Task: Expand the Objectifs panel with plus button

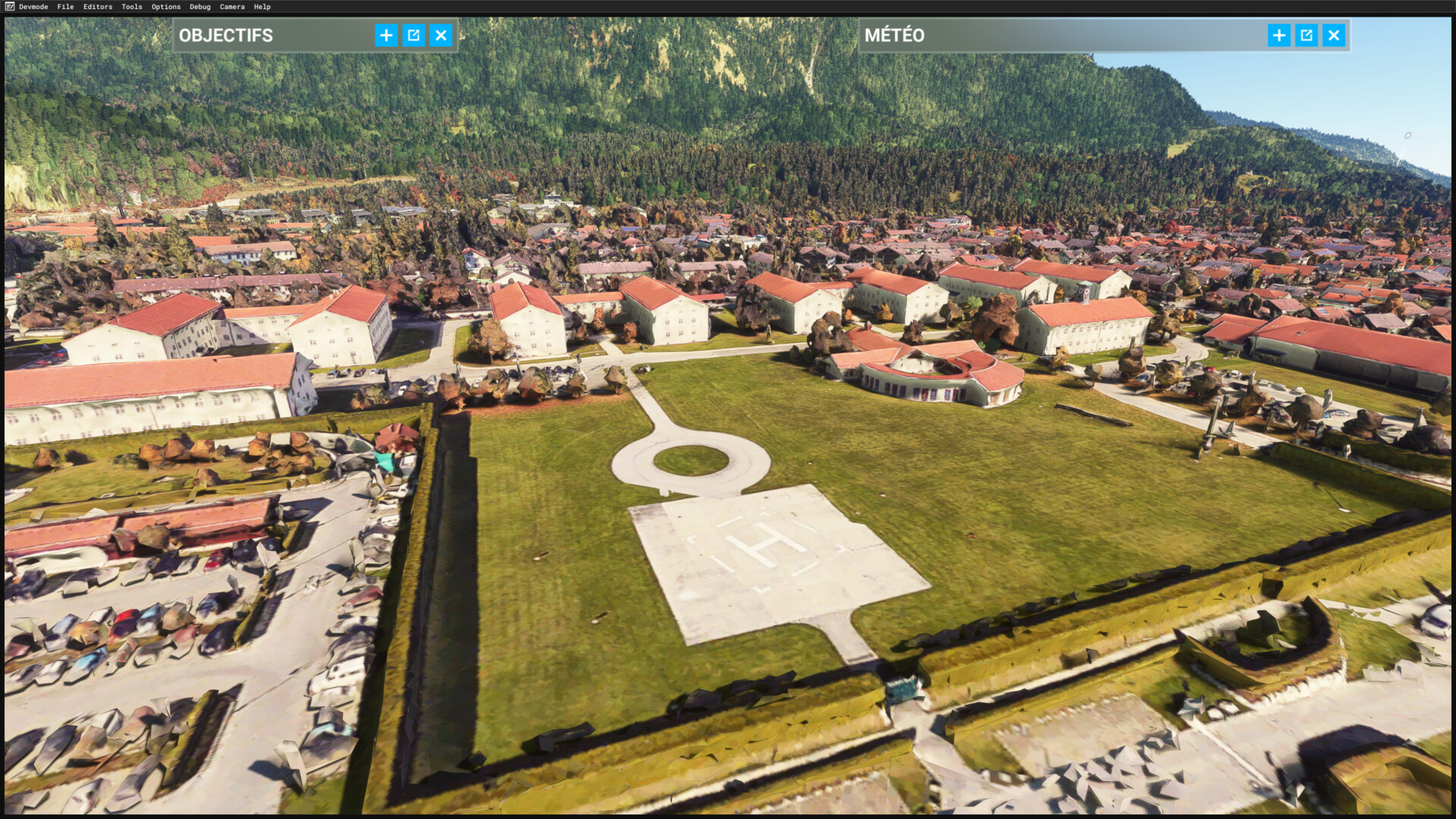Action: pos(386,35)
